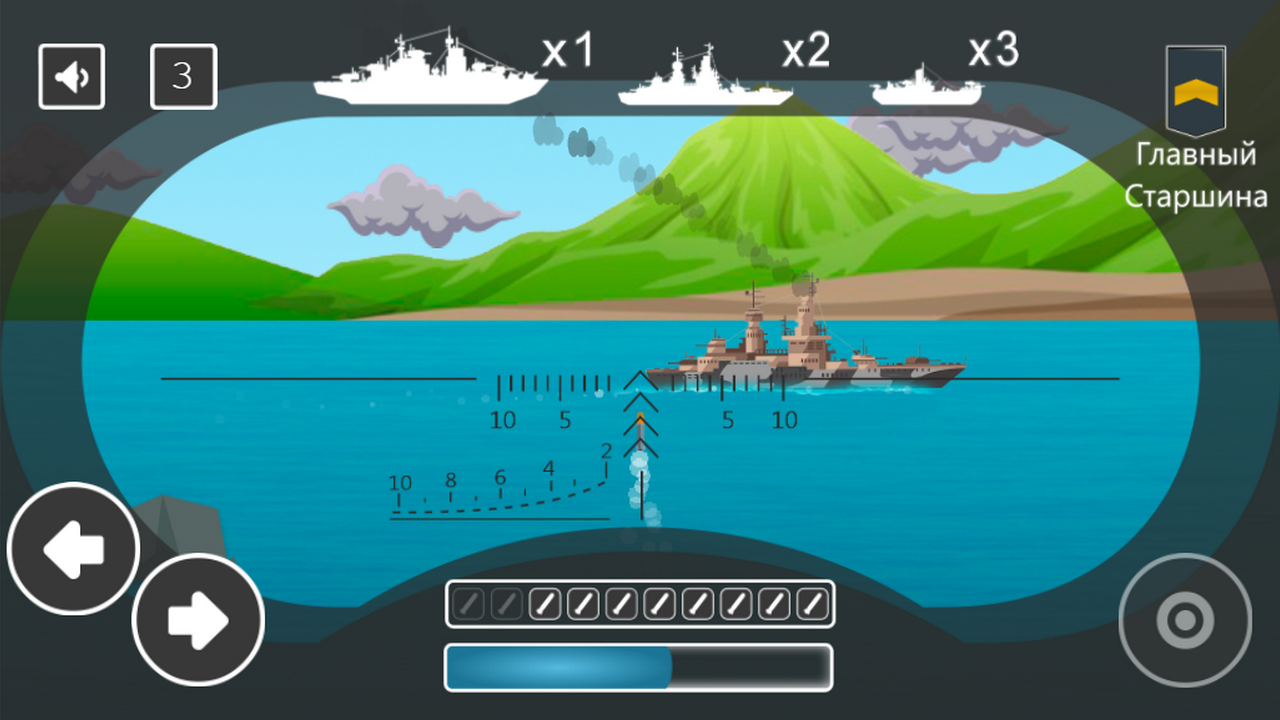Click the speaker sound icon
The height and width of the screenshot is (720, 1280).
[71, 76]
